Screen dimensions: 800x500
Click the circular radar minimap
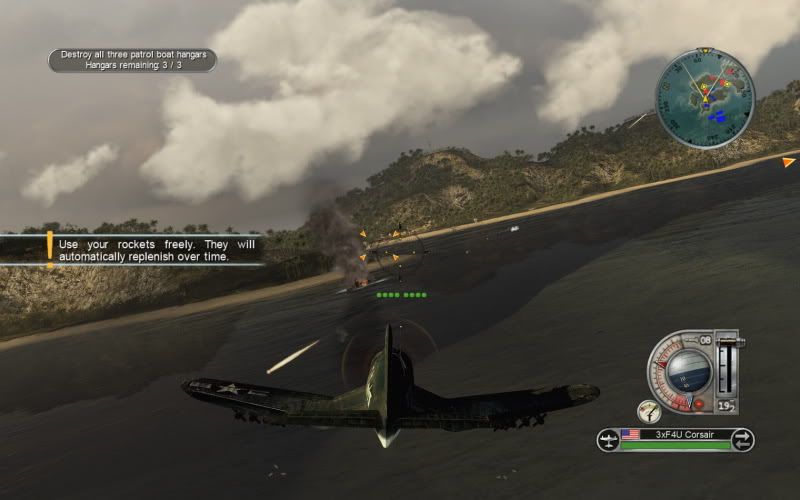705,98
